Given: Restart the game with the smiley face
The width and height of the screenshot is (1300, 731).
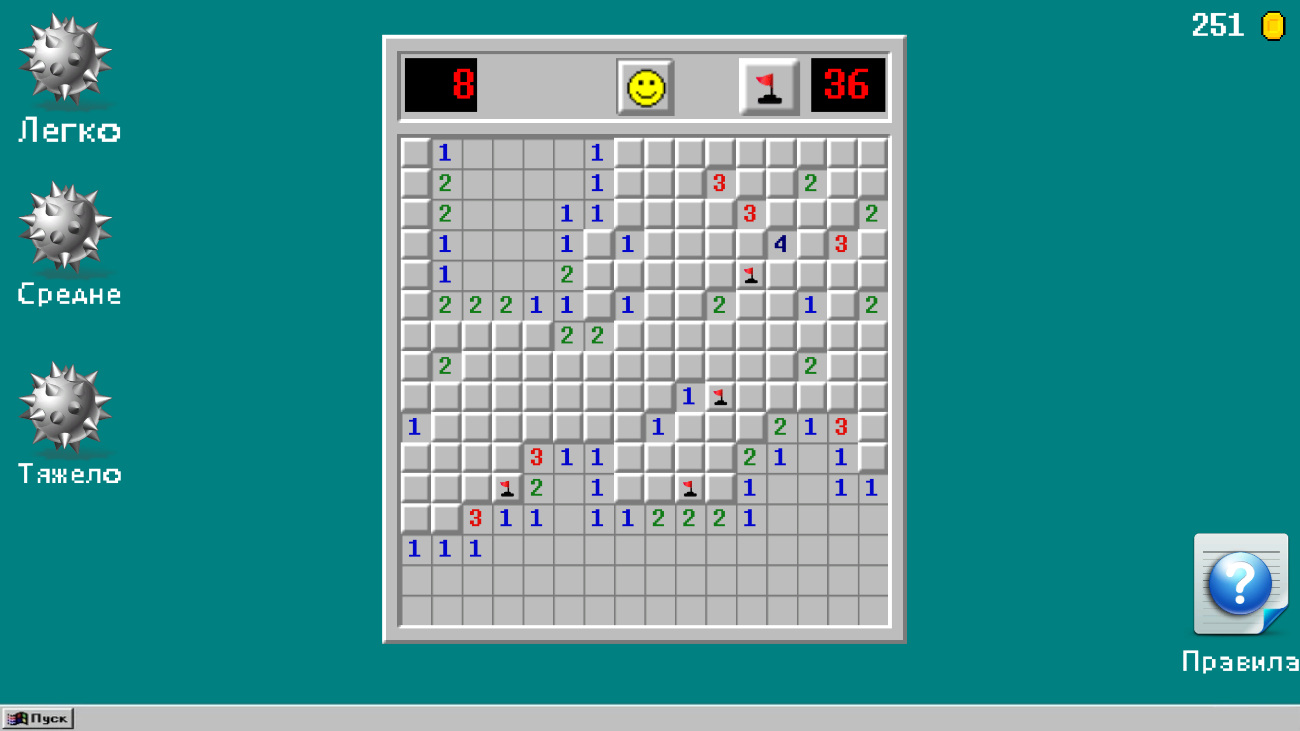Looking at the screenshot, I should pyautogui.click(x=645, y=87).
